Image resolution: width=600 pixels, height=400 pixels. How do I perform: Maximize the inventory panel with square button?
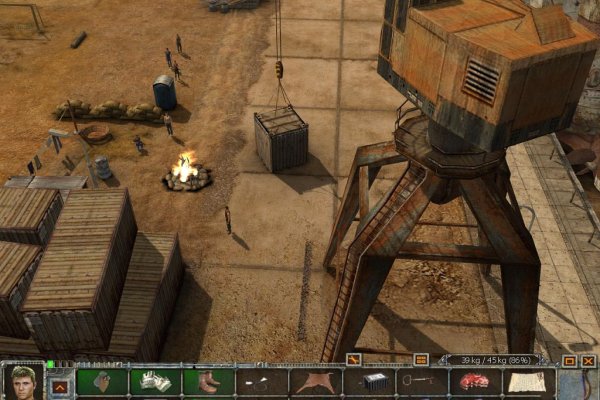pos(569,360)
